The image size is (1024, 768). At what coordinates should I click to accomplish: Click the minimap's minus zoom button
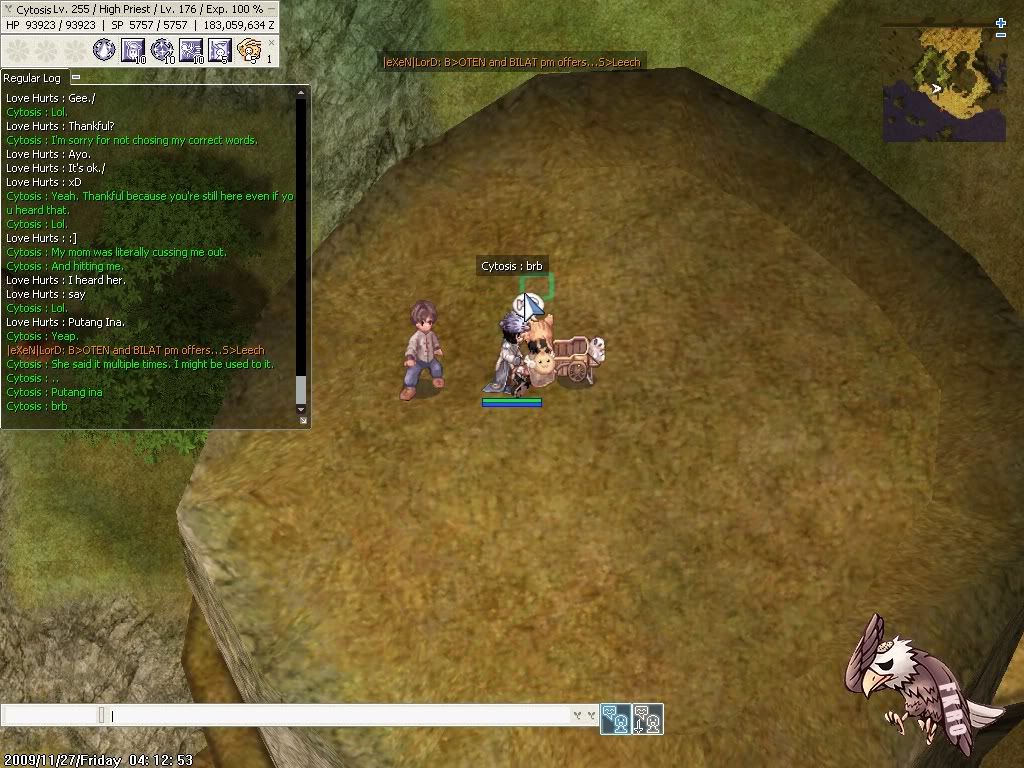pyautogui.click(x=1001, y=35)
